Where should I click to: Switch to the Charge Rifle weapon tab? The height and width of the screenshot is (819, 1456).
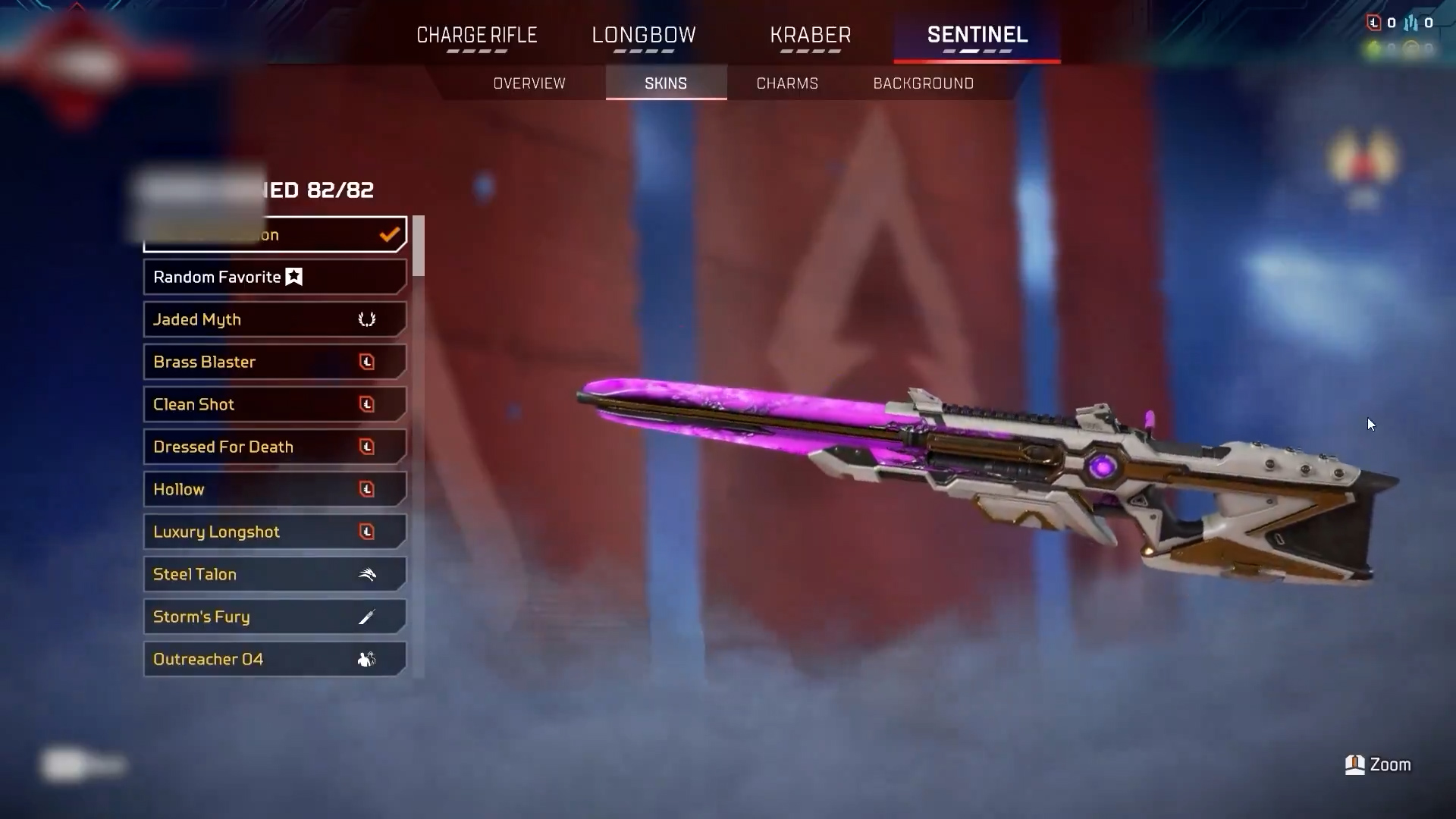[x=476, y=36]
